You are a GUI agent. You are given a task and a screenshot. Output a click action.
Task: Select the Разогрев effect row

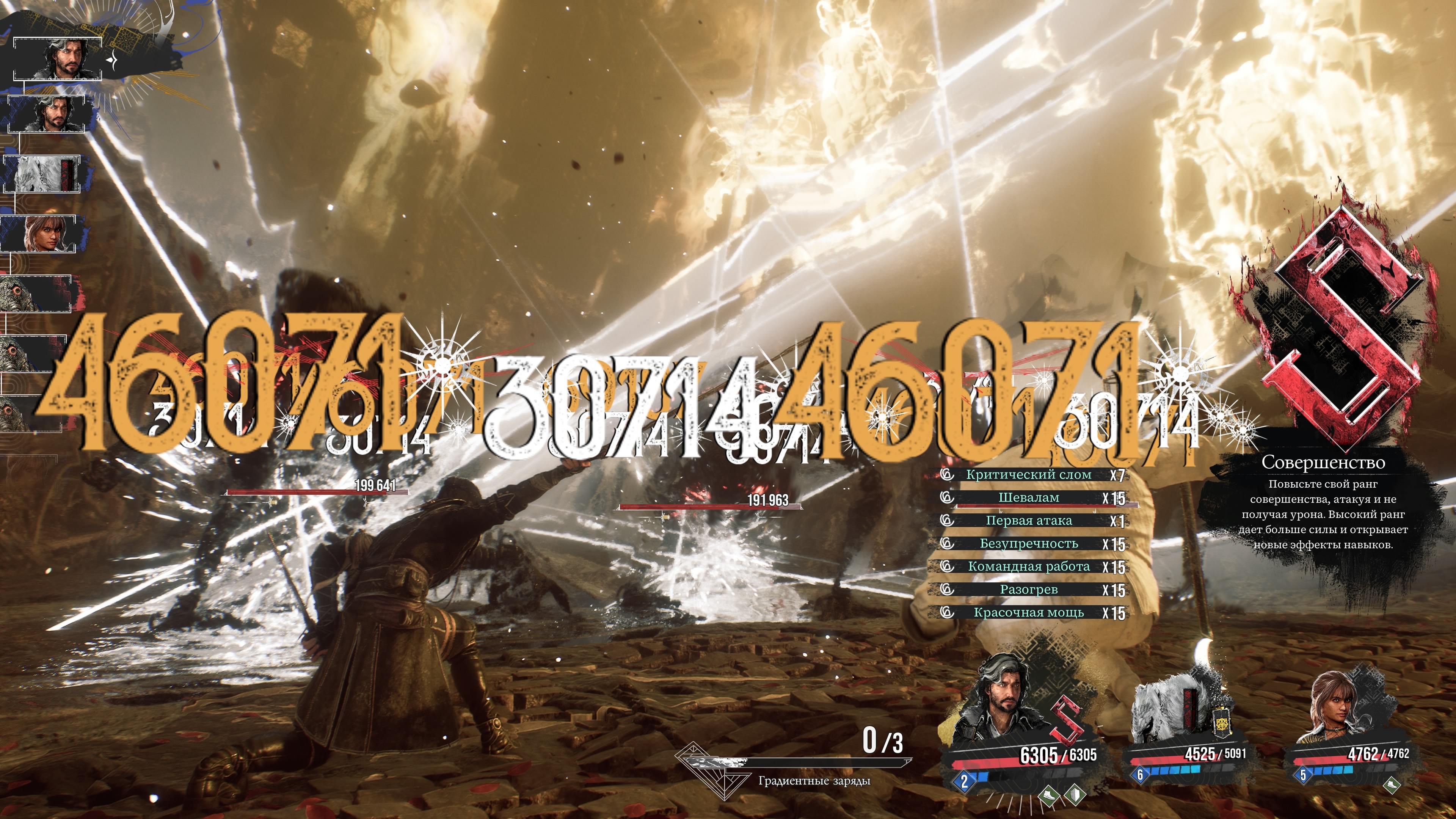pyautogui.click(x=1029, y=590)
